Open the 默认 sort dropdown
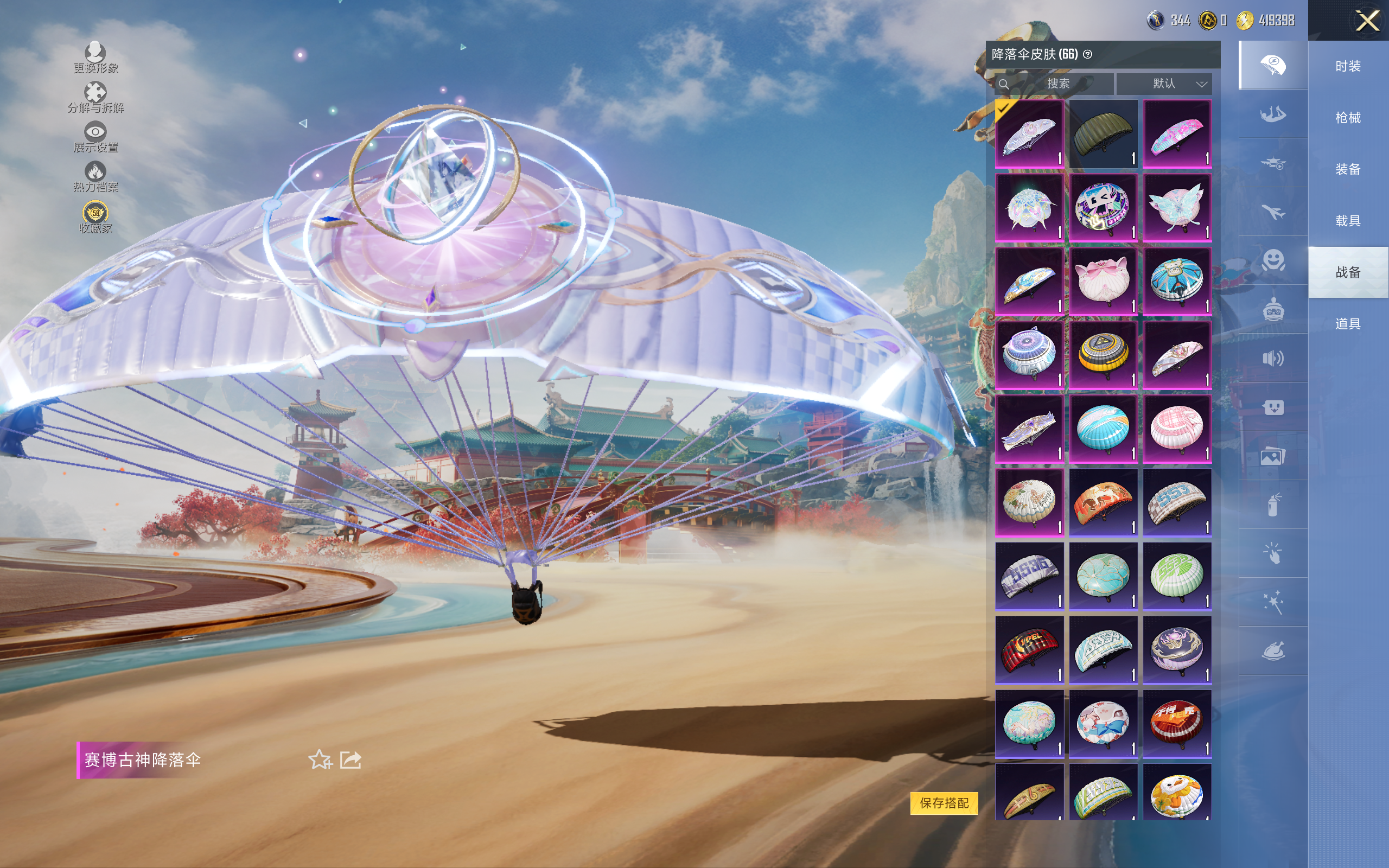1389x868 pixels. 1164,84
